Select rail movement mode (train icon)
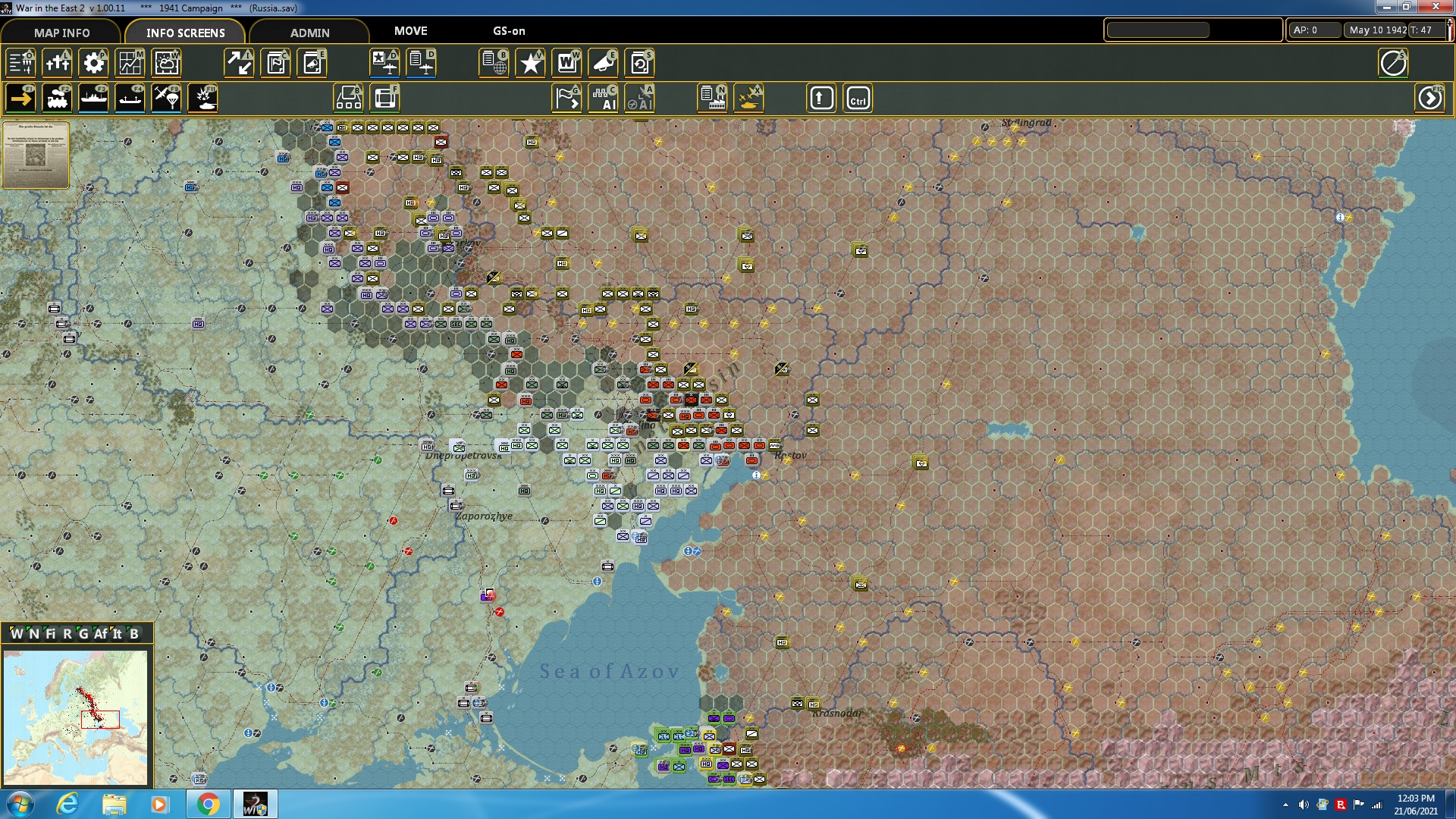1456x819 pixels. click(57, 98)
